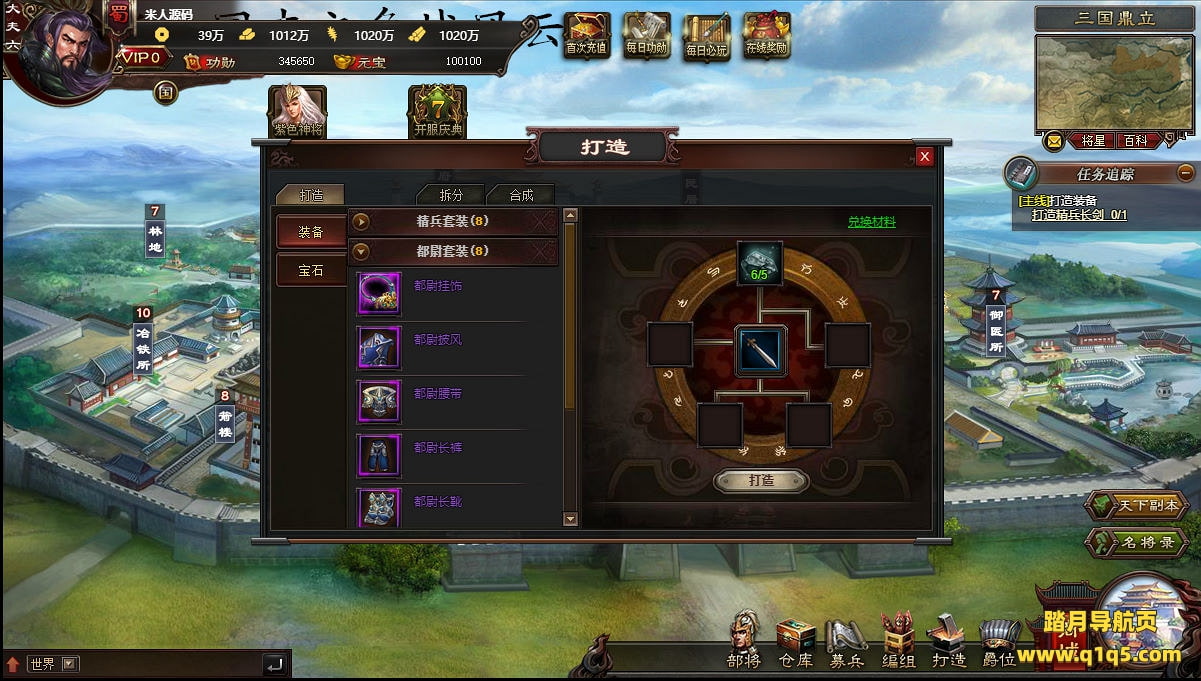Viewport: 1201px width, 681px height.
Task: Collapse the 都尉套装 set list
Action: coord(361,251)
